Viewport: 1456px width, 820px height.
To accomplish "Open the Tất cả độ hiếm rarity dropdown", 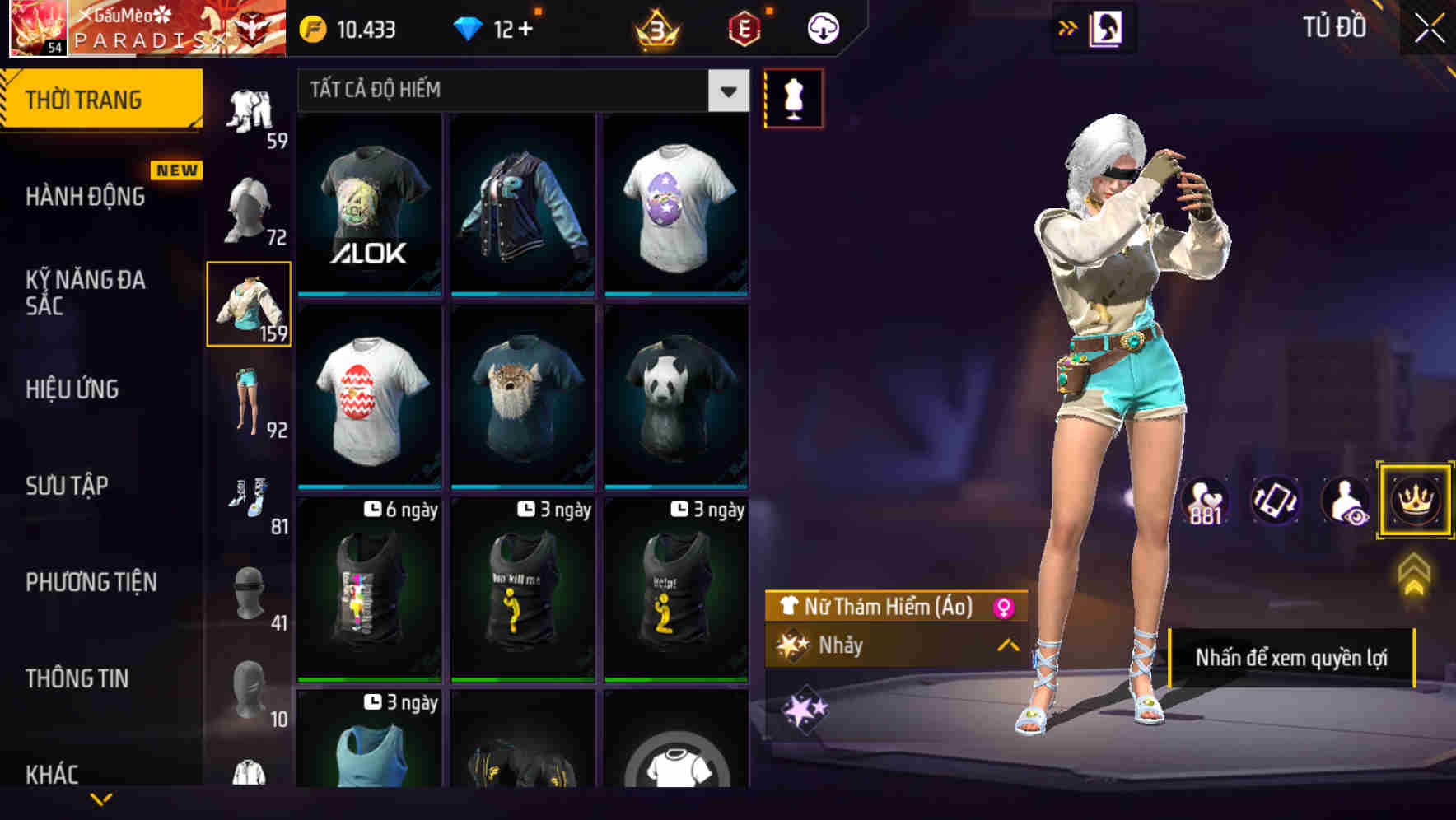I will 519,91.
